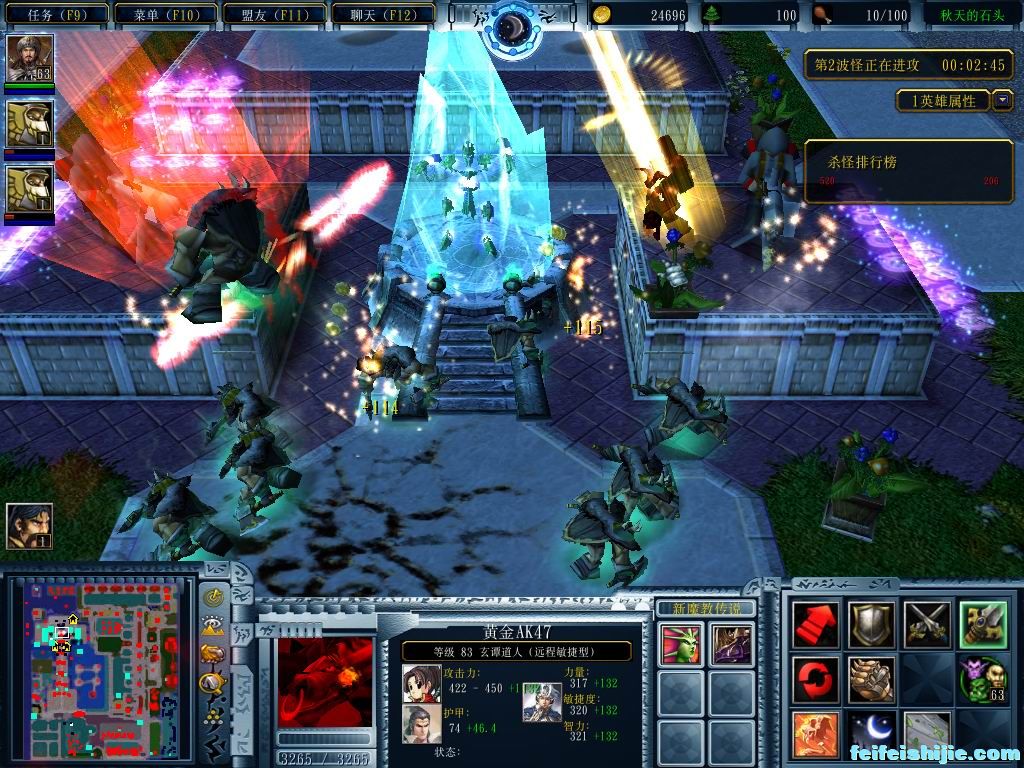Viewport: 1024px width, 768px height.
Task: Activate the flaming figure fire ability
Action: click(x=816, y=735)
